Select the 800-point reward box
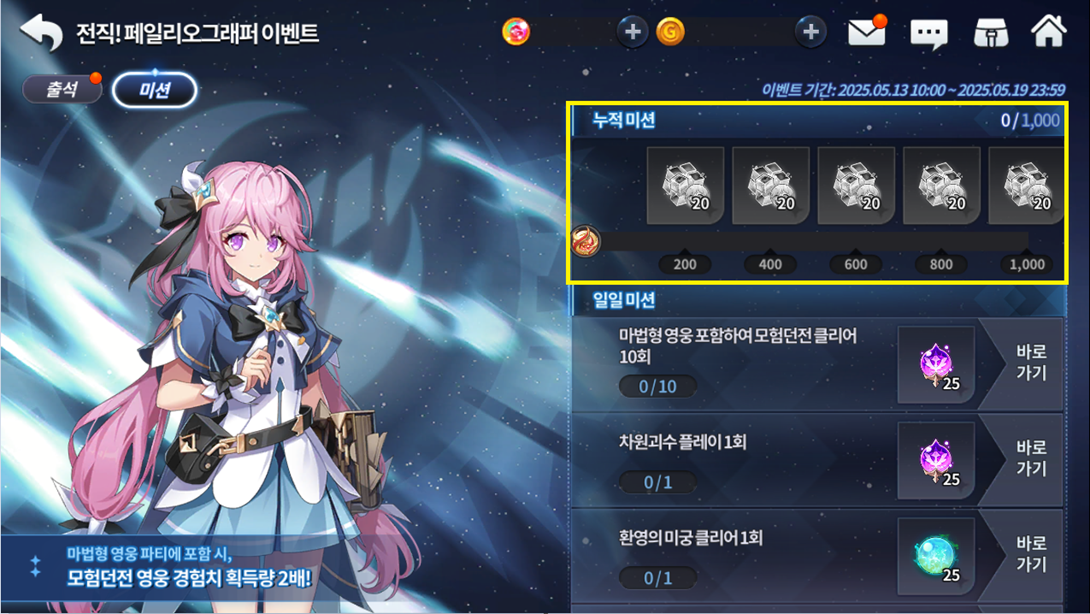1090x614 pixels. (x=942, y=186)
